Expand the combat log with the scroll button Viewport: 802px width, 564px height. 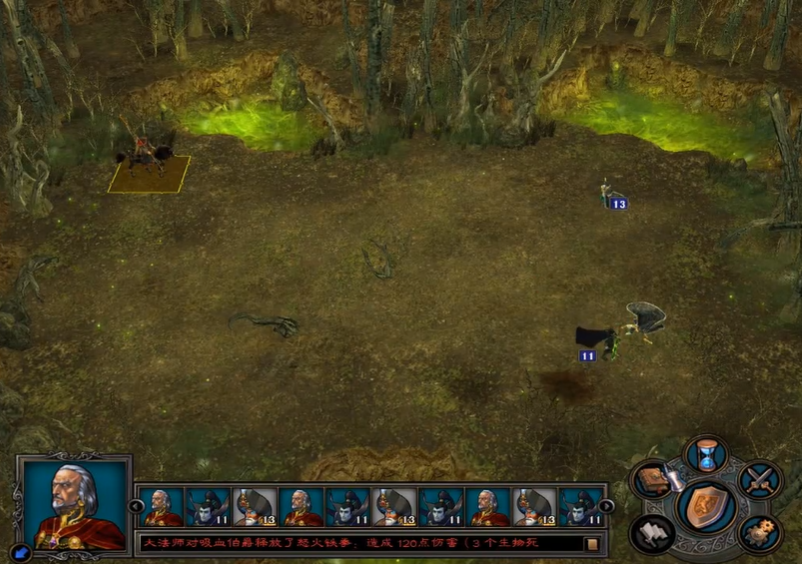point(592,544)
